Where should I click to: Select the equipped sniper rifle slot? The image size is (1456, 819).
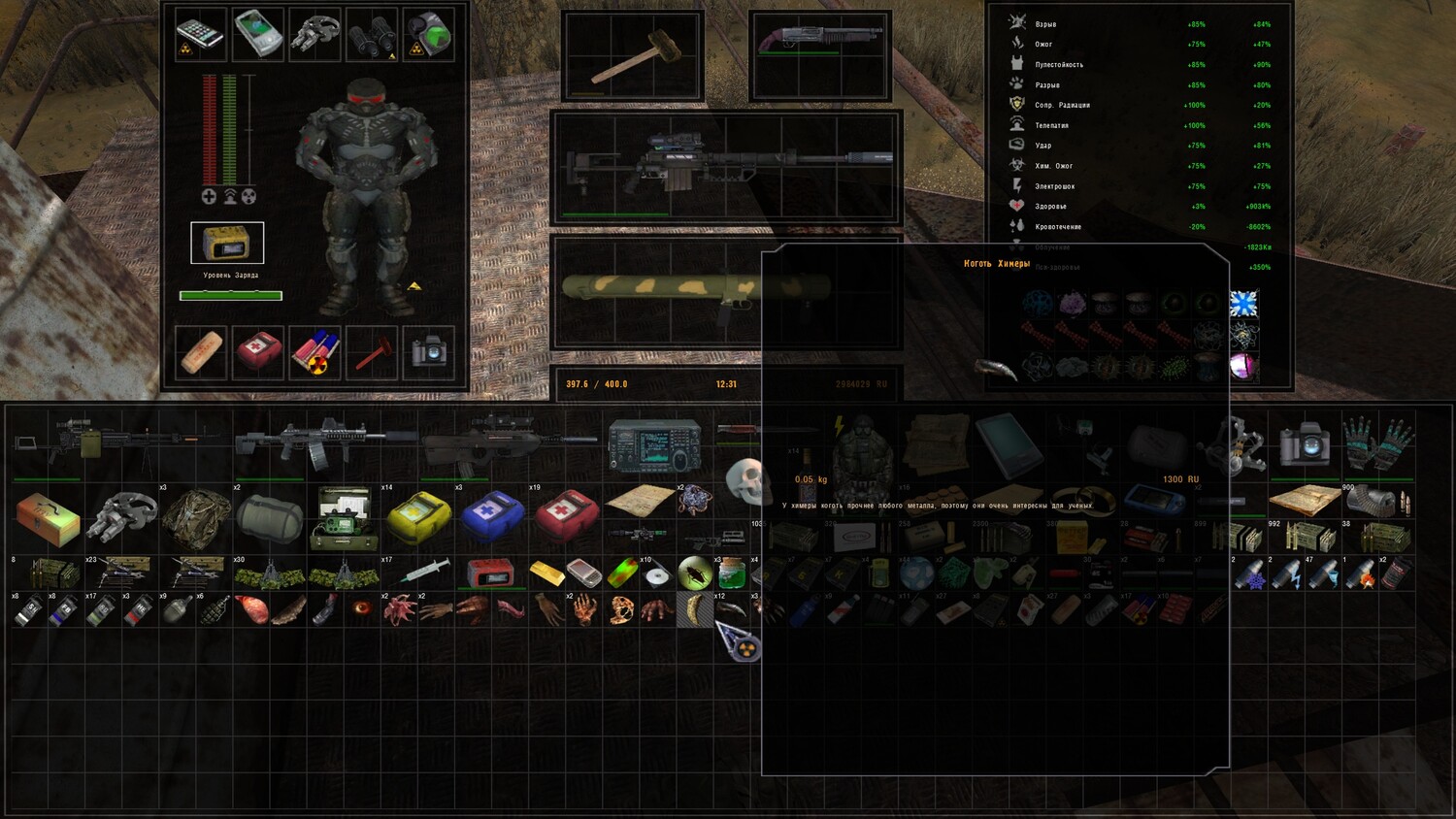point(726,165)
